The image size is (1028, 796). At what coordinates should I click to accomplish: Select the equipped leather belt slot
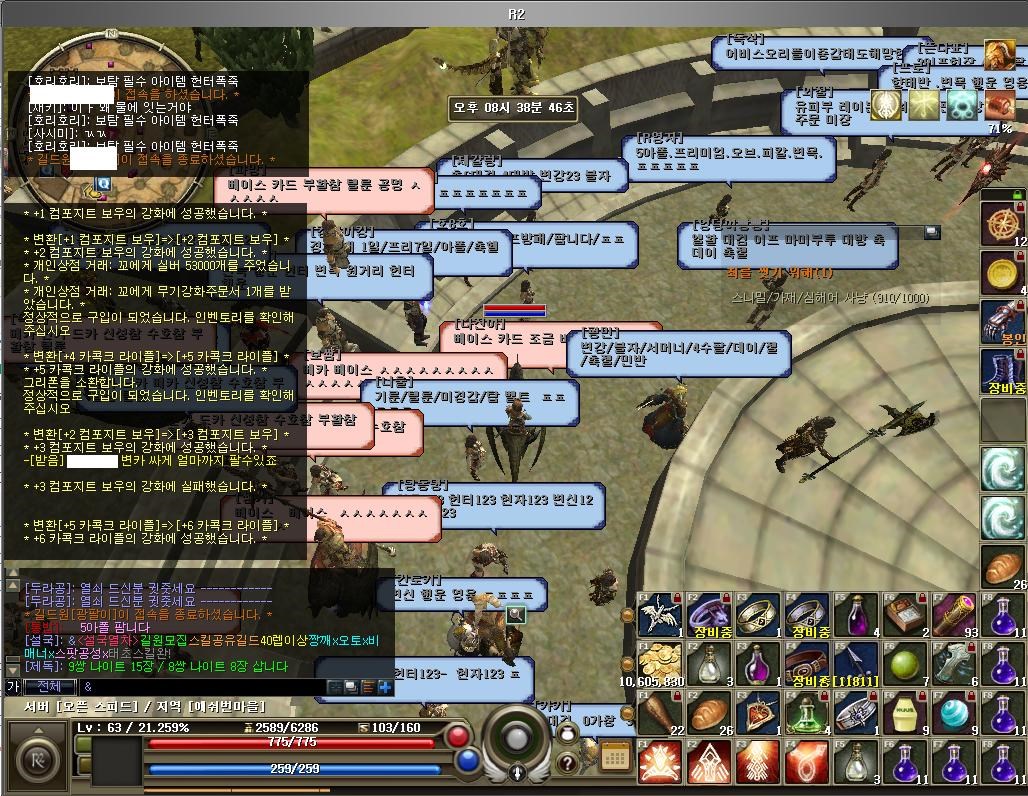tap(807, 664)
